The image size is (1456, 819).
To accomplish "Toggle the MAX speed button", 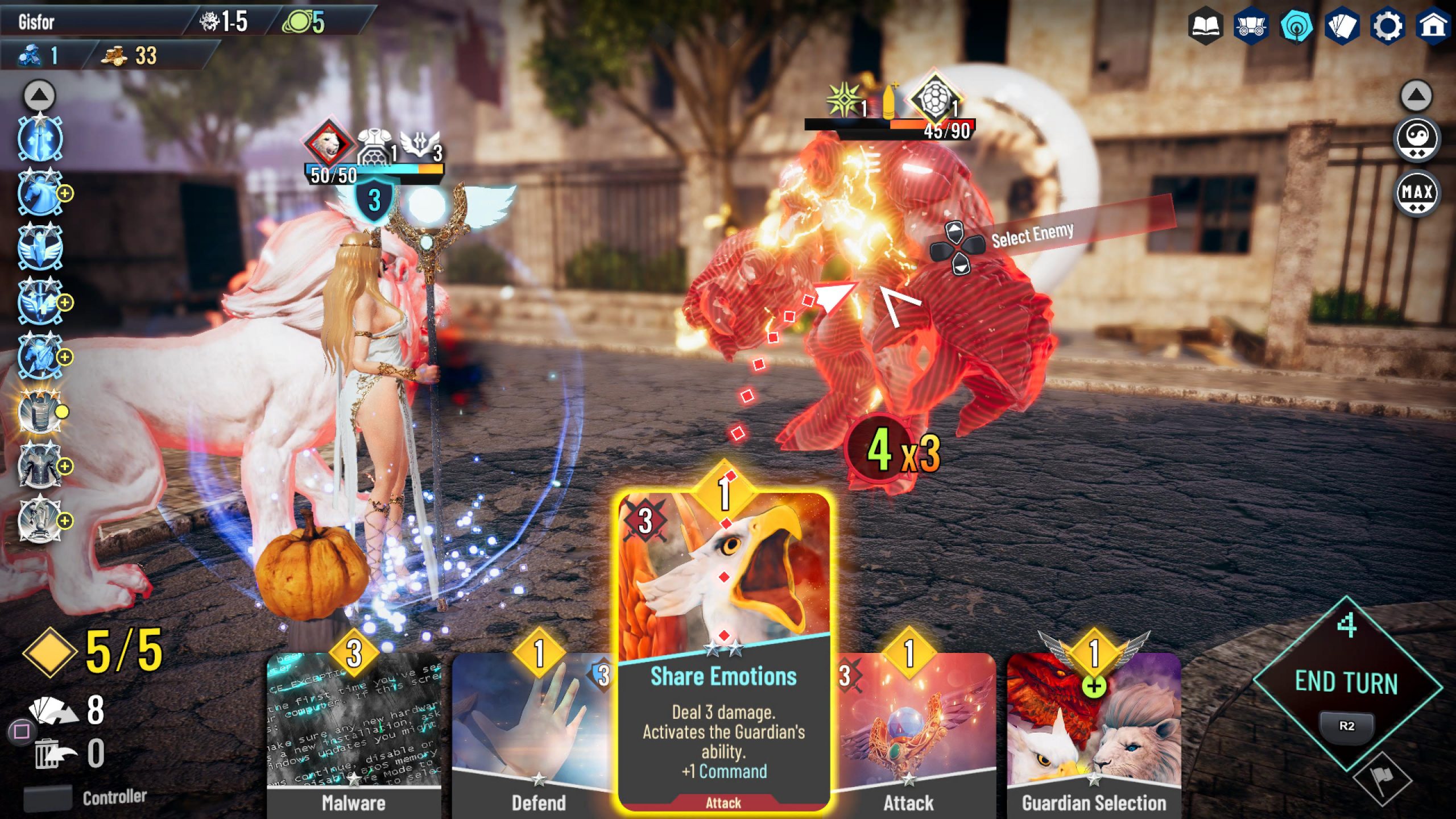I will pyautogui.click(x=1417, y=193).
